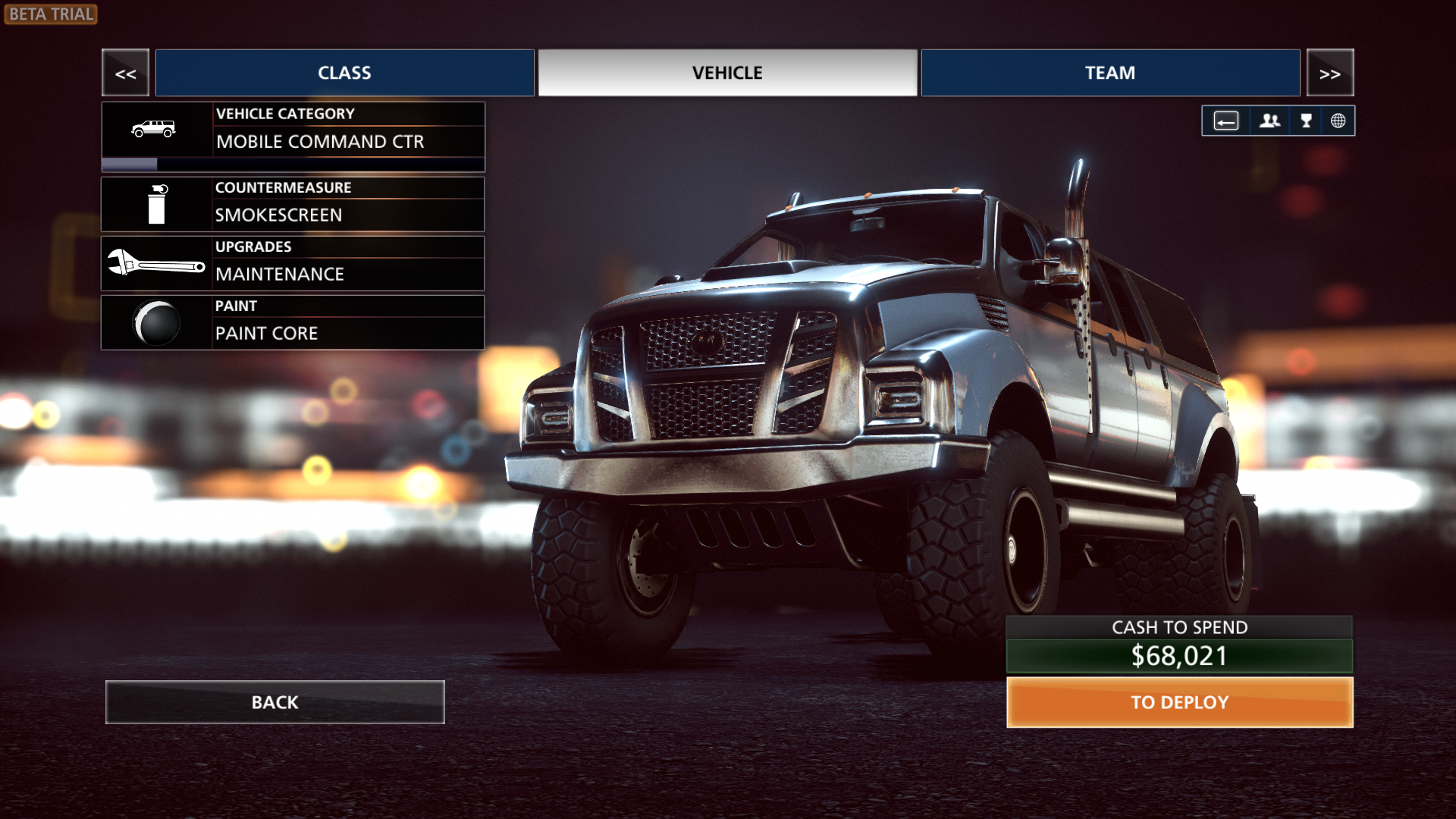Expand the PAINT CORE selection

click(x=349, y=322)
